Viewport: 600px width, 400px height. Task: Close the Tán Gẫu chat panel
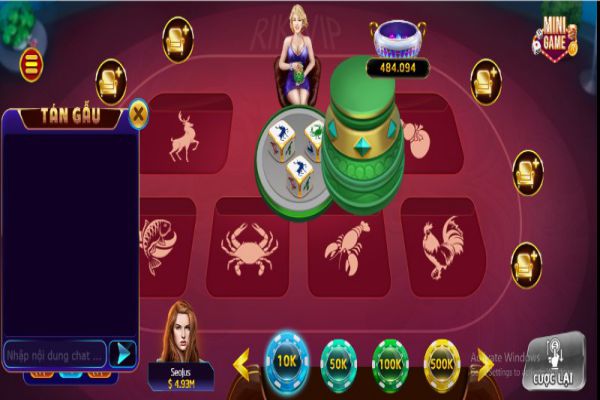click(139, 115)
